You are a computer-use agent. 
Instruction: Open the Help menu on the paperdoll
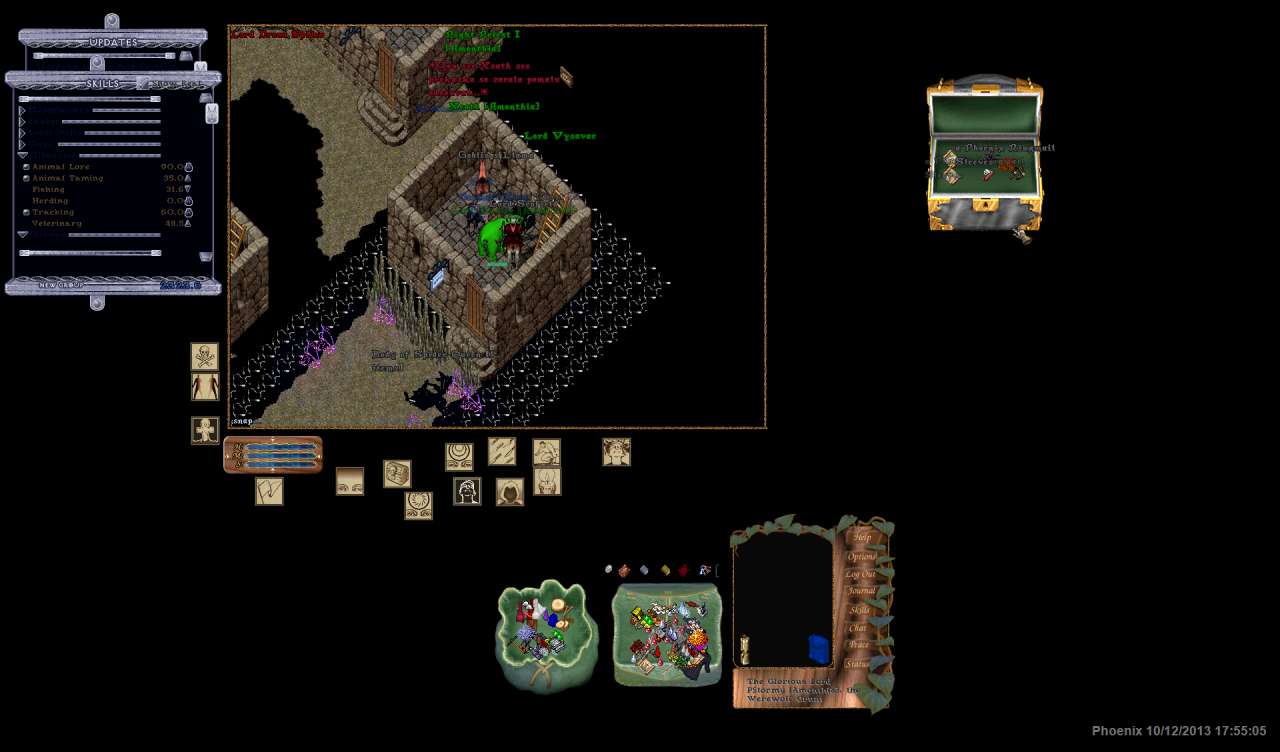pyautogui.click(x=861, y=537)
